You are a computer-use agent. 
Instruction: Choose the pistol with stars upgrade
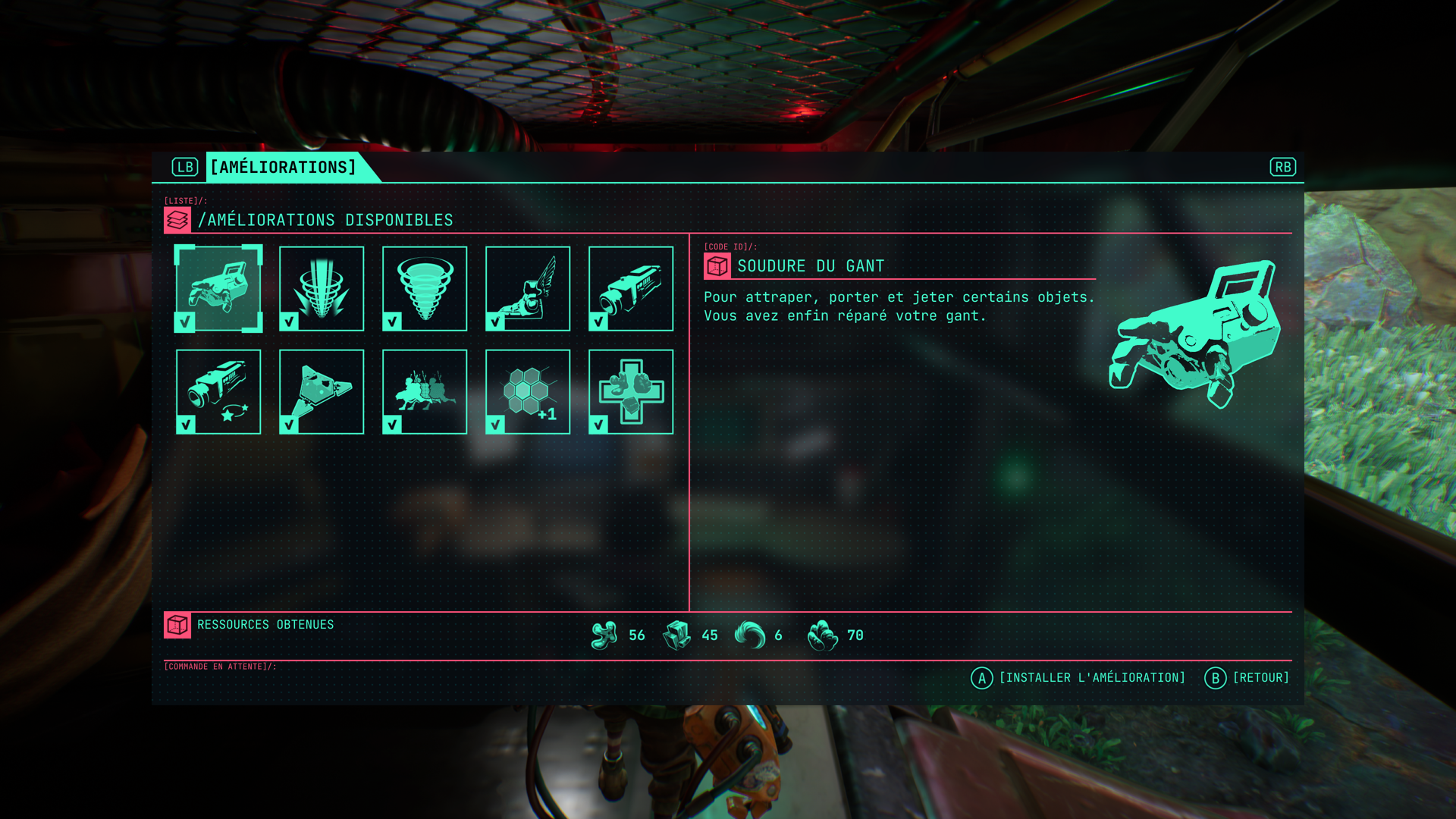click(x=218, y=391)
